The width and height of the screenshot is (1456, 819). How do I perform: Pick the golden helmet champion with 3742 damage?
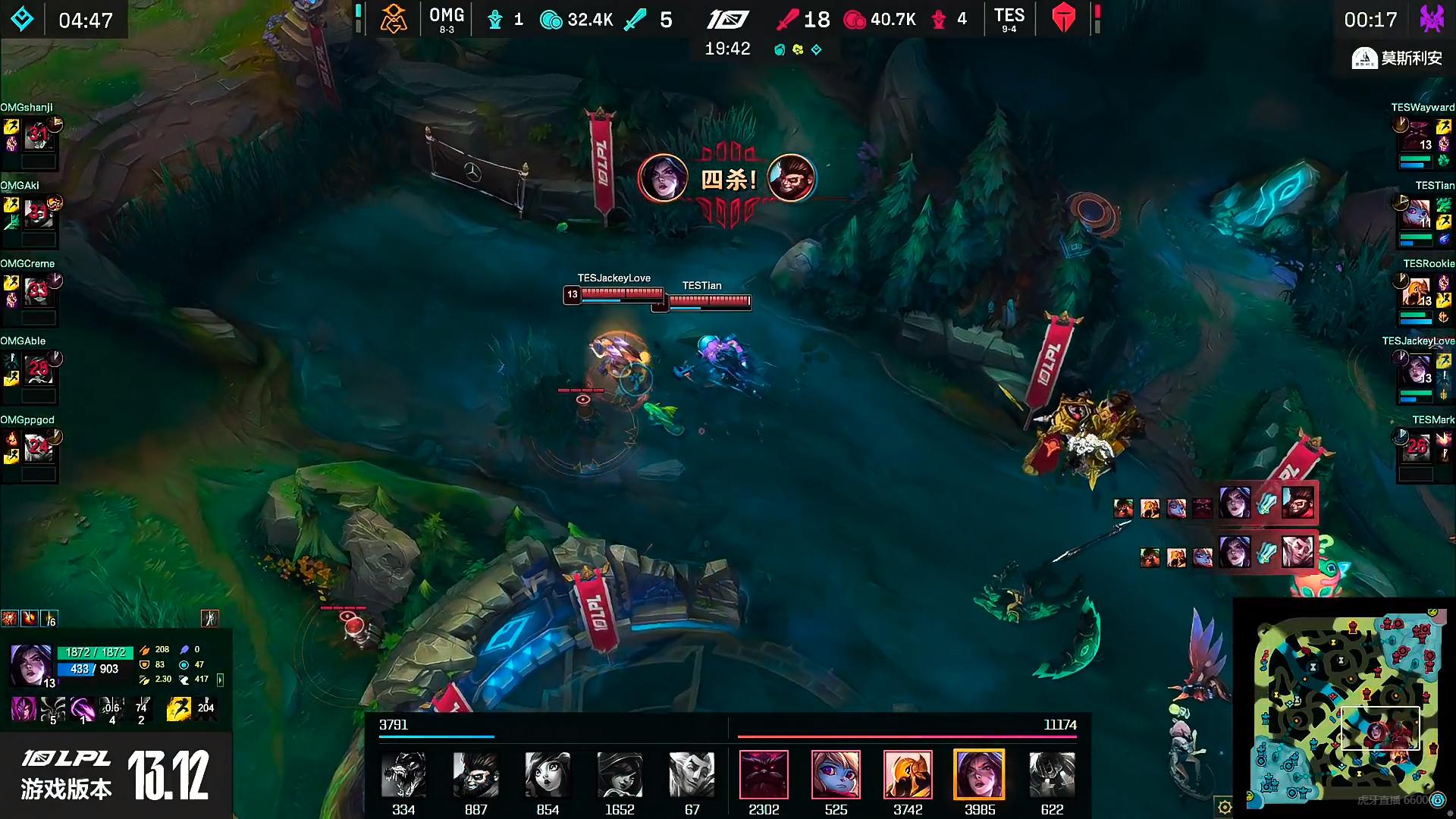(x=908, y=775)
